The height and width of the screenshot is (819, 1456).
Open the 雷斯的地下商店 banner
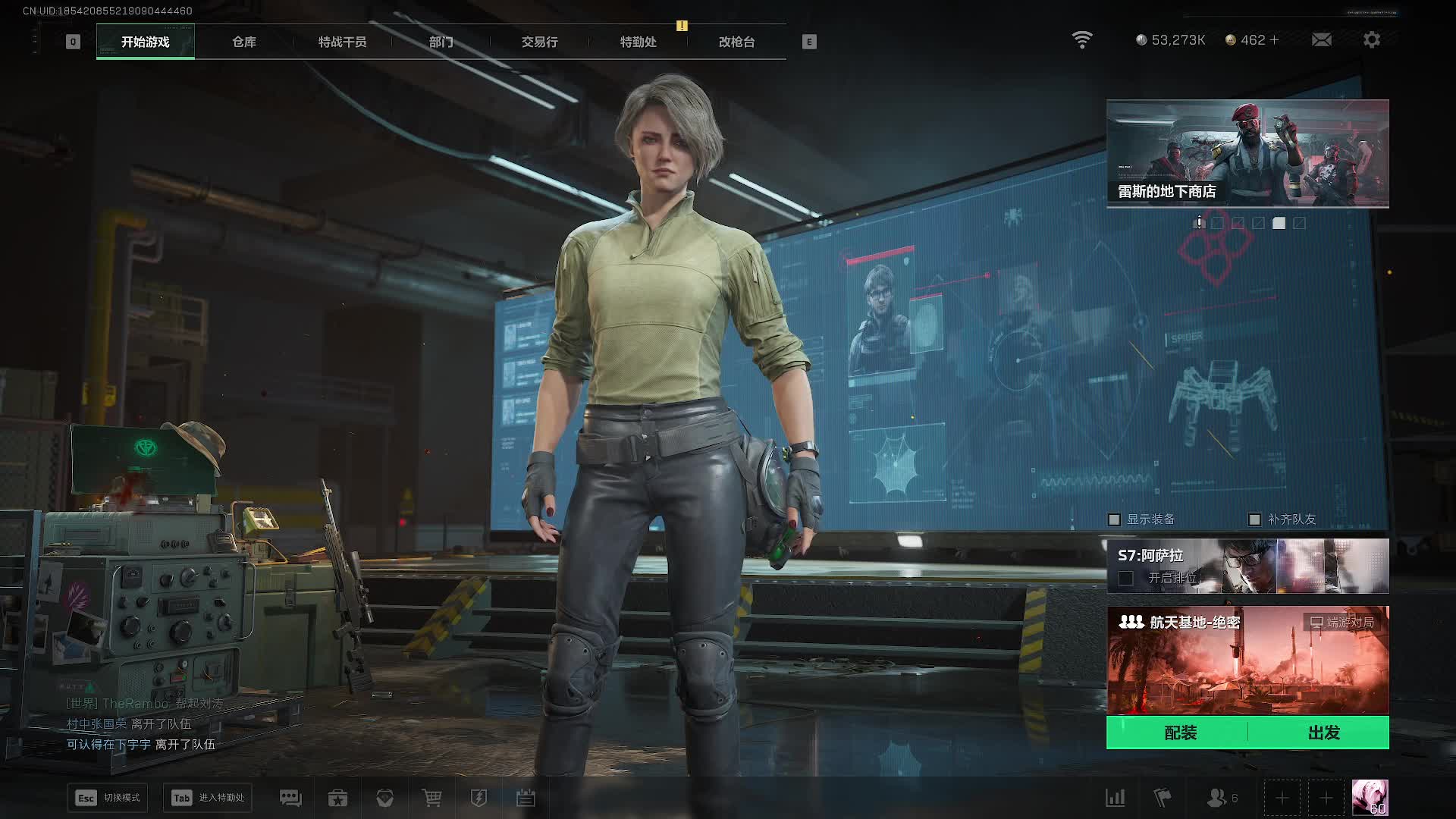[x=1247, y=153]
